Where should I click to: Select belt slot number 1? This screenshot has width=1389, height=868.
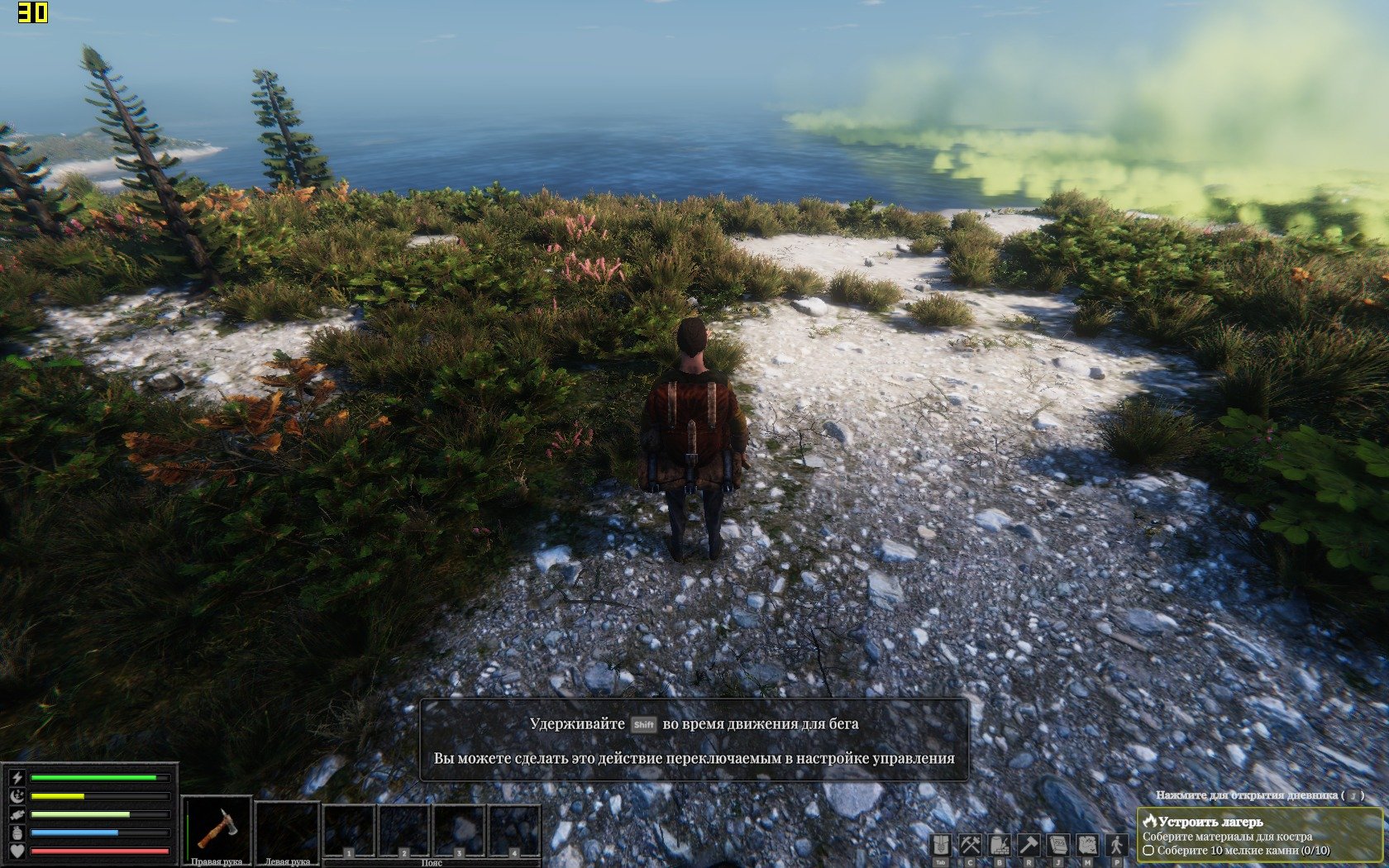pyautogui.click(x=349, y=830)
